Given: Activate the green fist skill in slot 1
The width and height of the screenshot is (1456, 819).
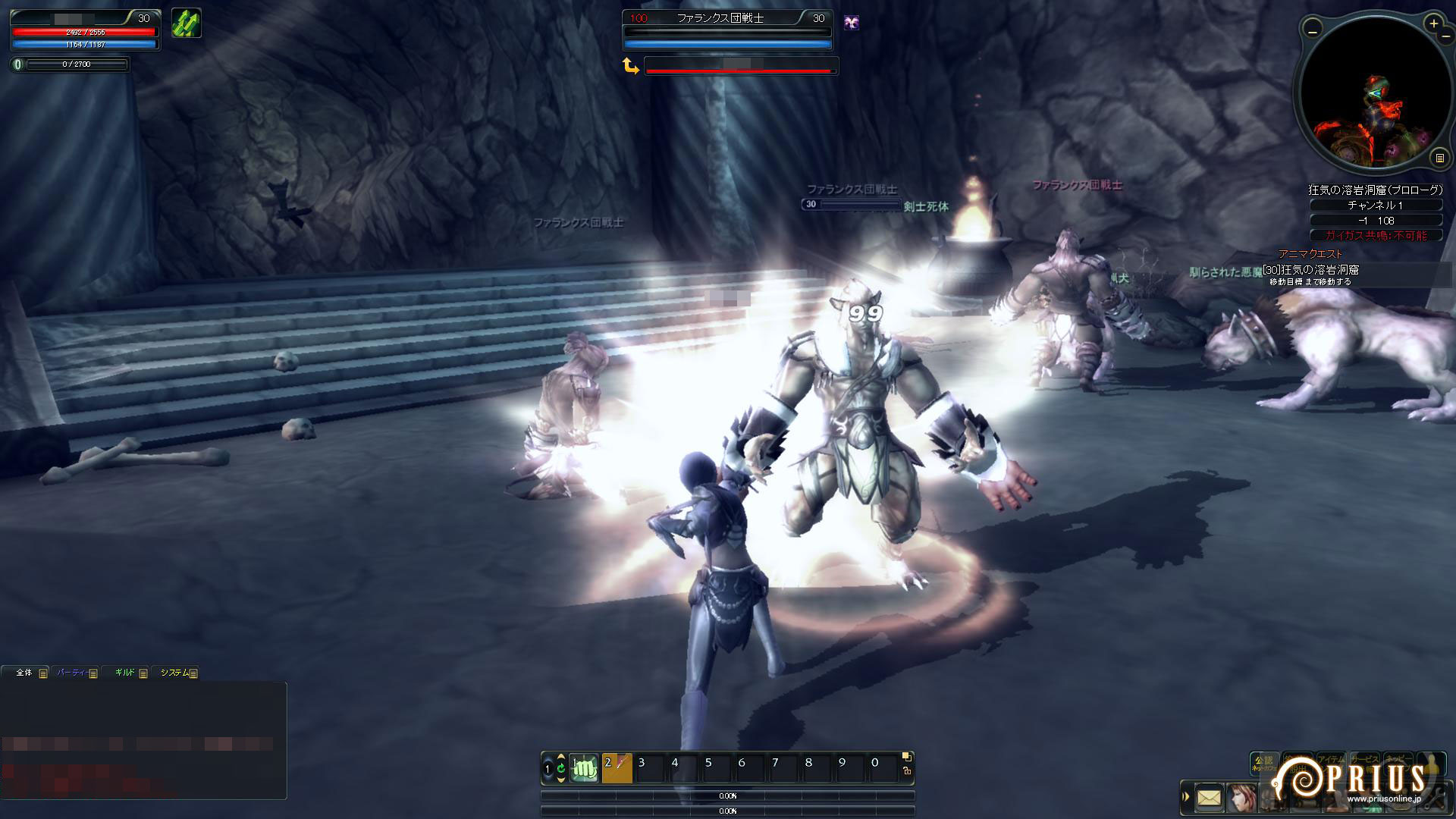Looking at the screenshot, I should point(585,768).
